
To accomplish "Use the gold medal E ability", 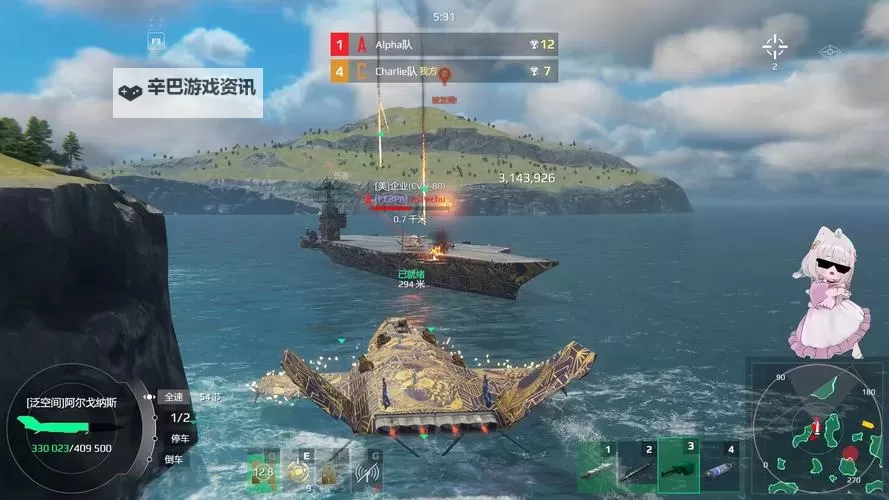I will (298, 471).
